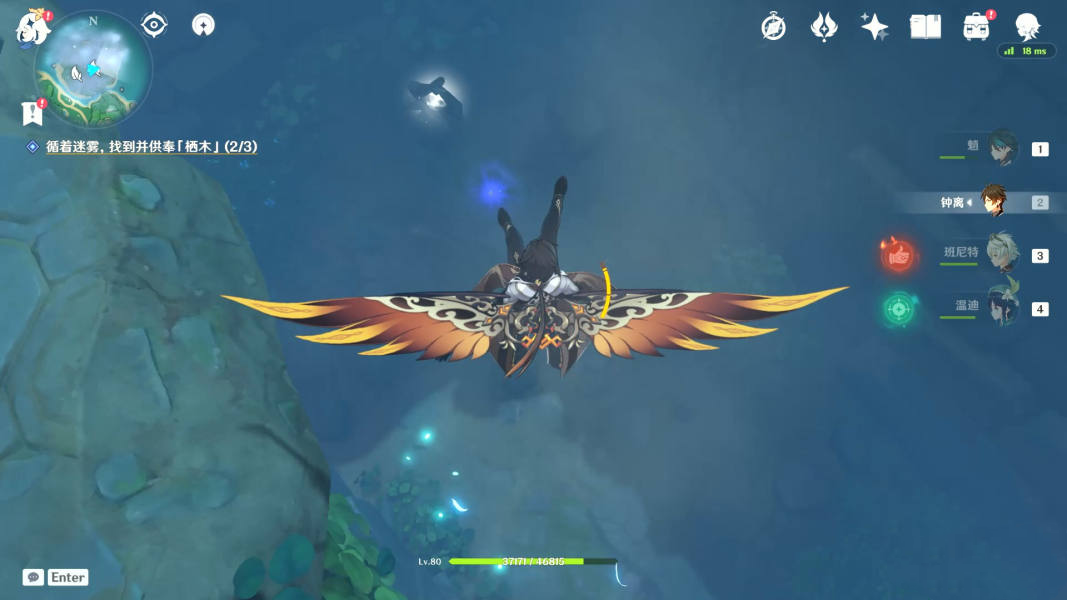1067x600 pixels.
Task: Open the Paimon menu icon
Action: coord(32,28)
